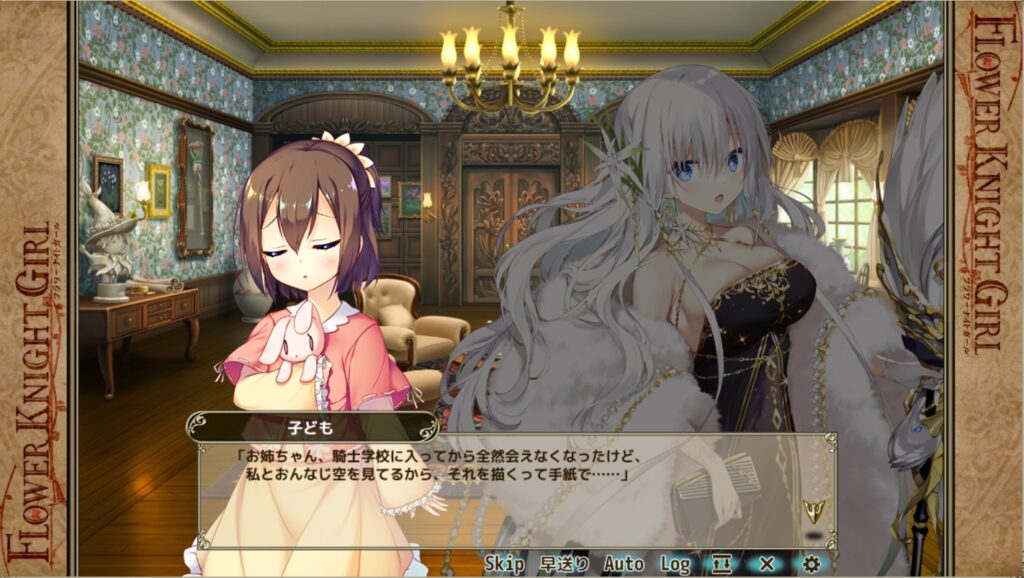Open the dialogue Log
This screenshot has width=1024, height=578.
pyautogui.click(x=675, y=564)
